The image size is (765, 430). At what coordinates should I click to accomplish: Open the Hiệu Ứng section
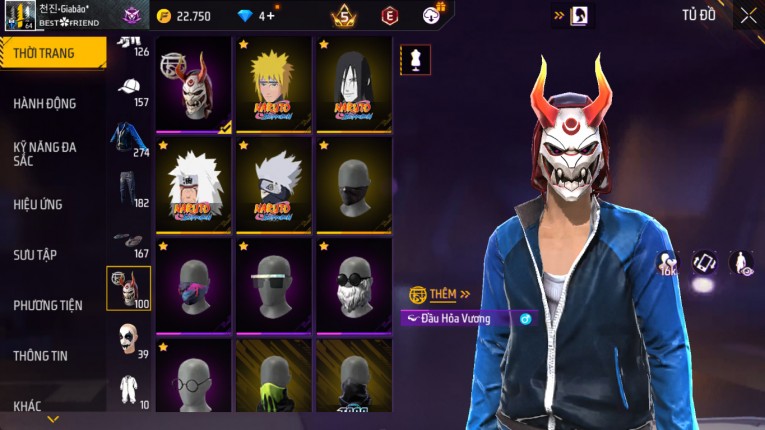point(38,204)
